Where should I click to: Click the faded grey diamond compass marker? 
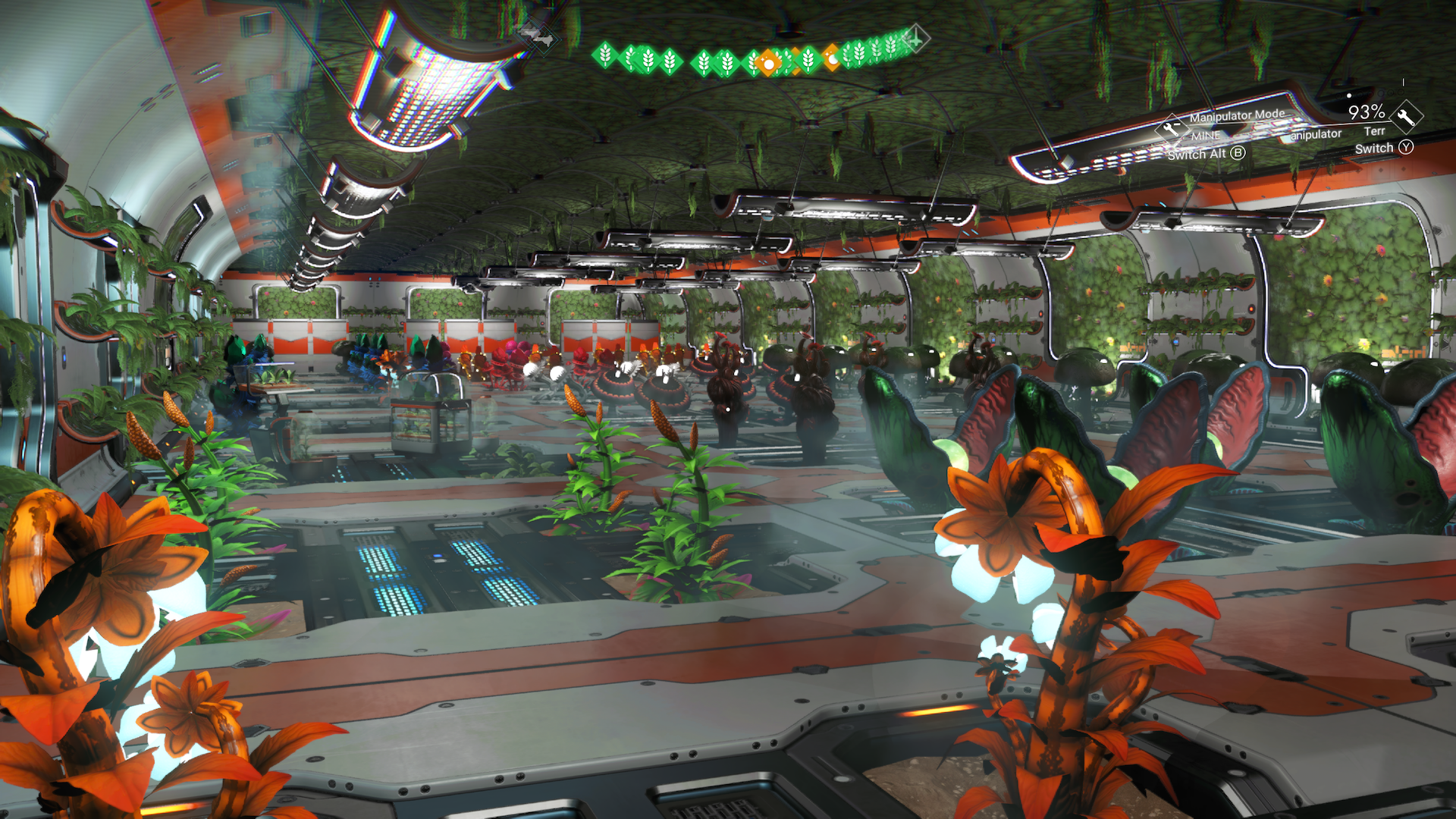[x=539, y=36]
